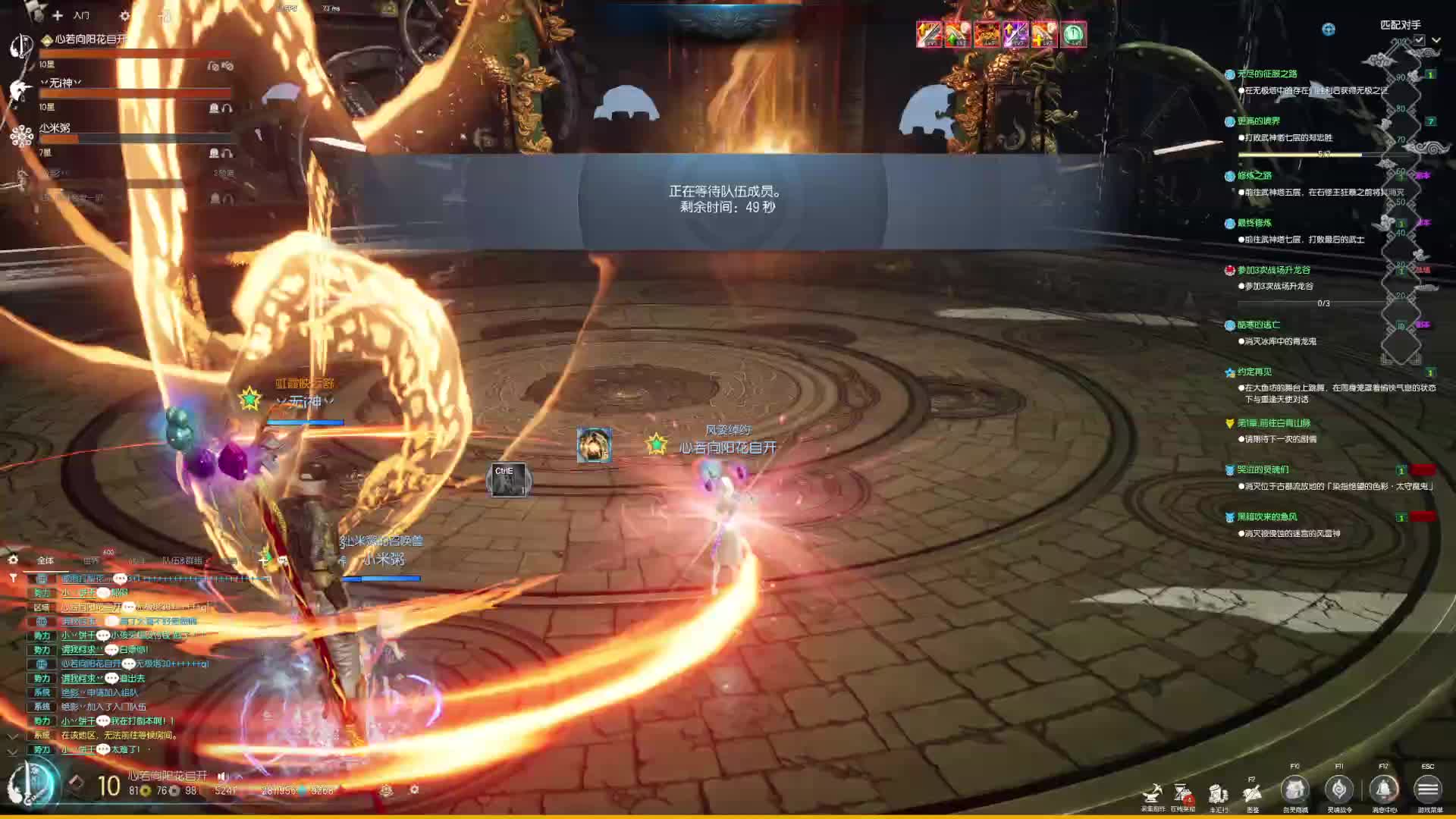The width and height of the screenshot is (1456, 819).
Task: Select the 无尽的征服之路 quest entry
Action: coord(1266,74)
